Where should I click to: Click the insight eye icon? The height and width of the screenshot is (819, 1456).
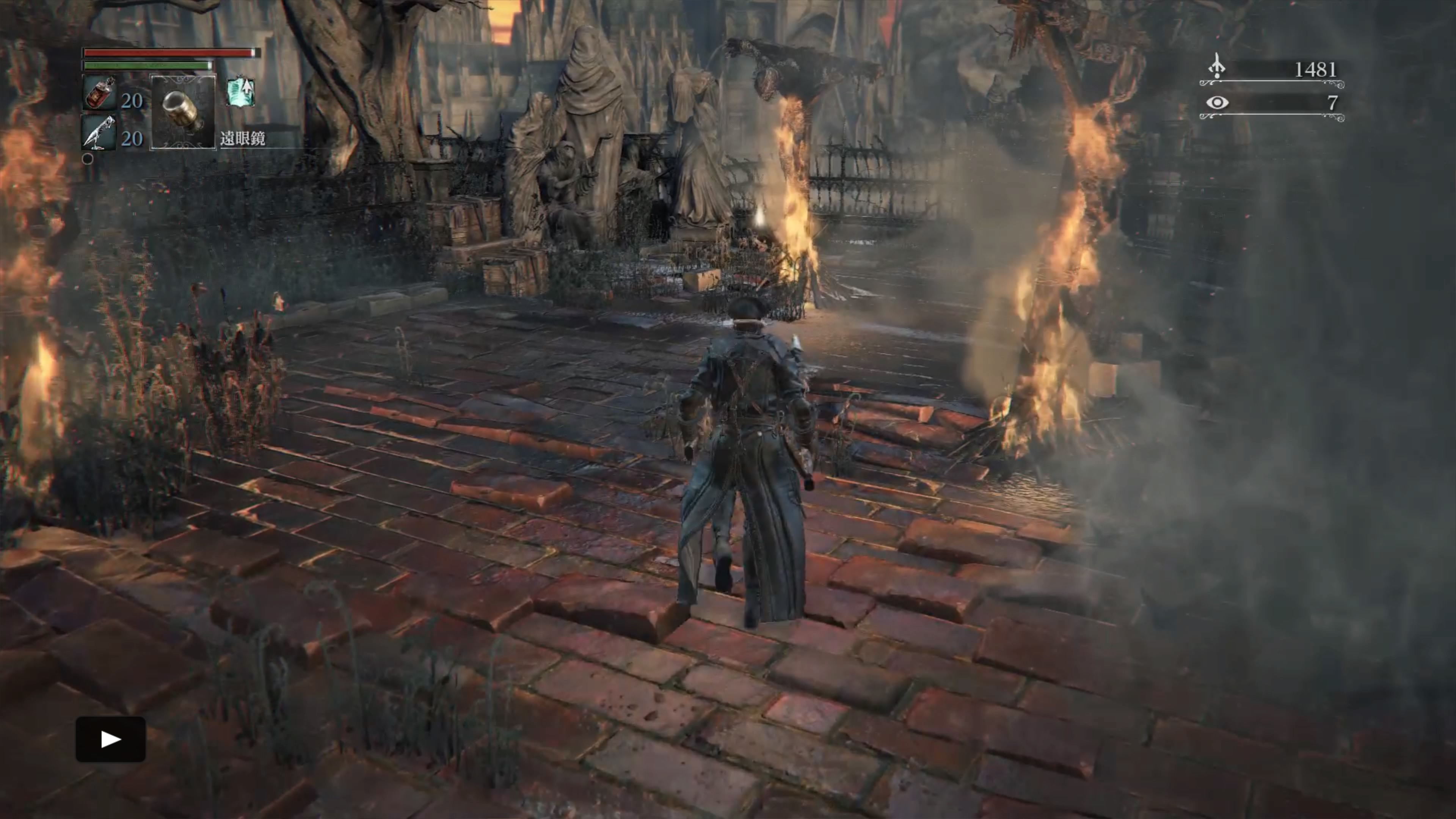[x=1217, y=102]
